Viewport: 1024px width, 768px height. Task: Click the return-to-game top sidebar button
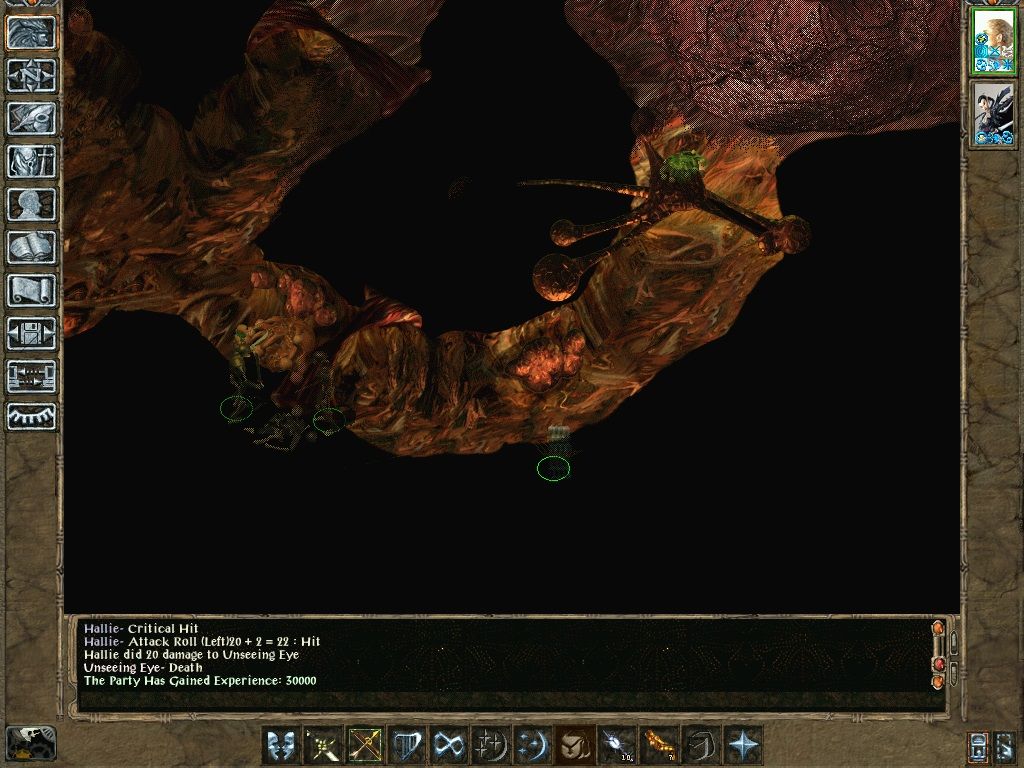[32, 33]
